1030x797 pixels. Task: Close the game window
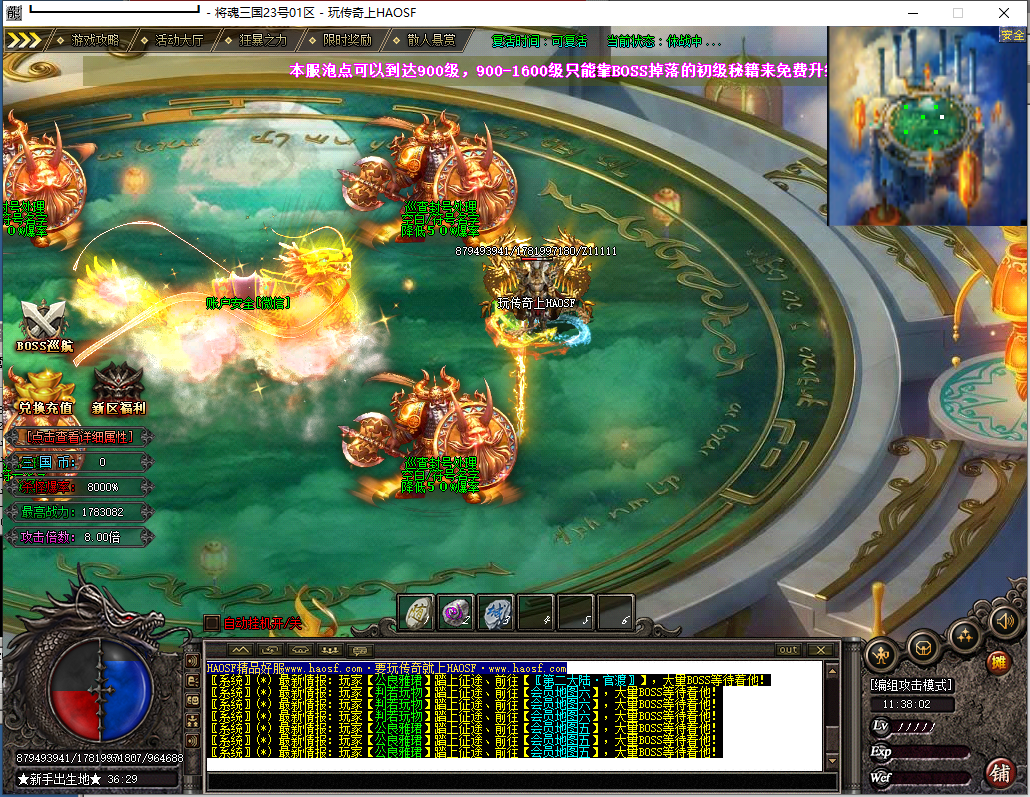coord(1003,13)
